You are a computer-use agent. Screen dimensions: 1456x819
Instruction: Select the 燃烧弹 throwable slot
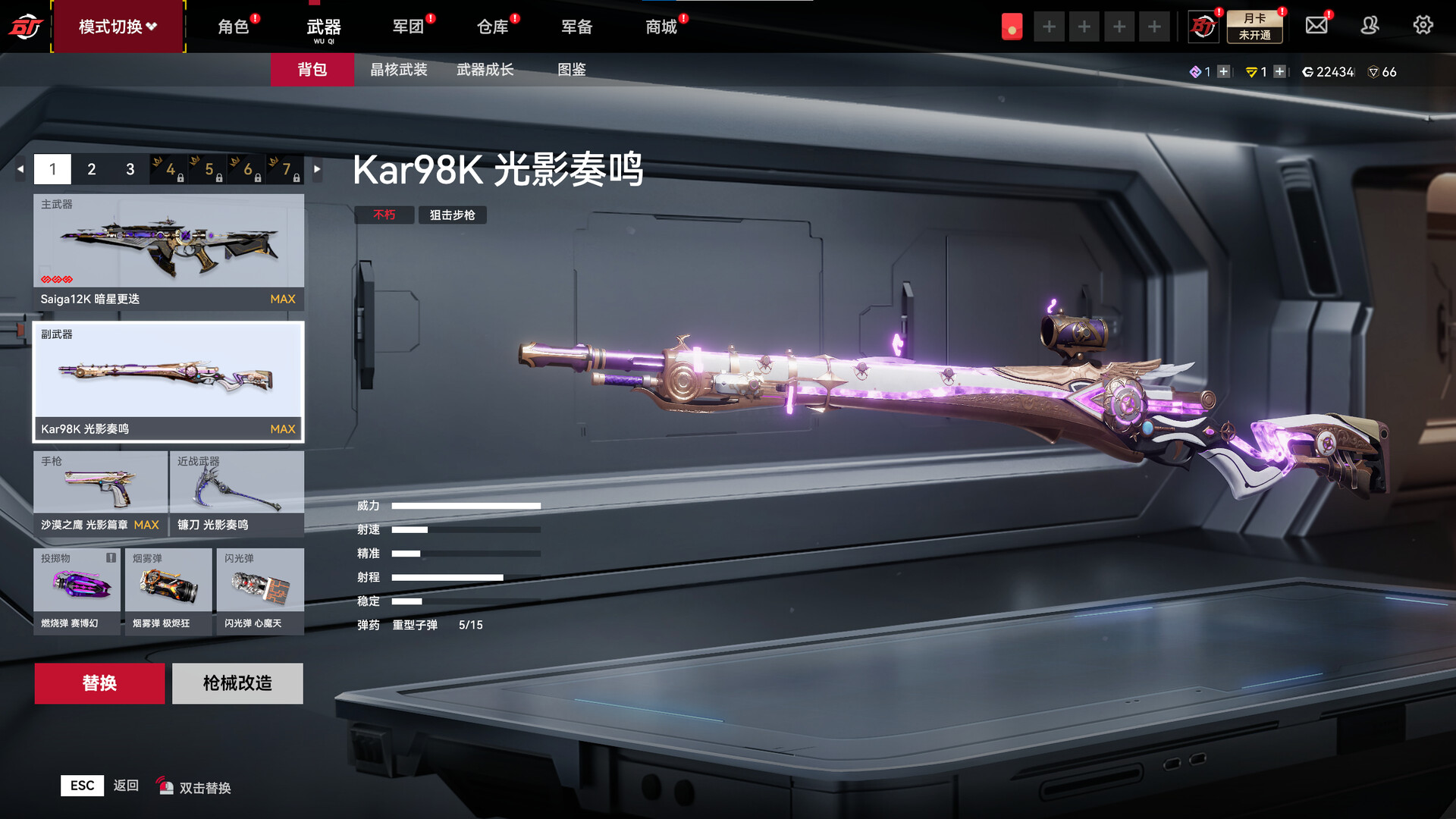click(x=77, y=591)
